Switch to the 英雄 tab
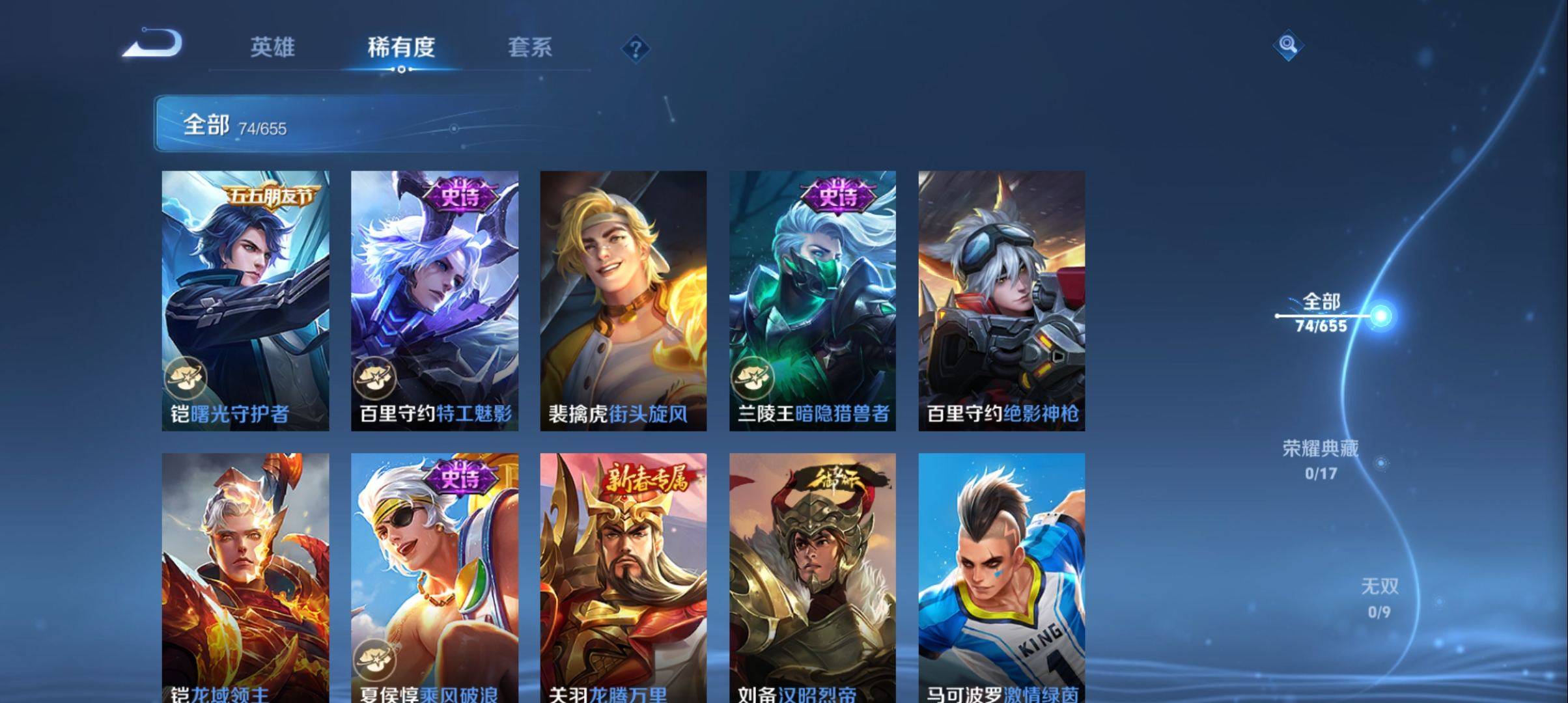 click(272, 47)
